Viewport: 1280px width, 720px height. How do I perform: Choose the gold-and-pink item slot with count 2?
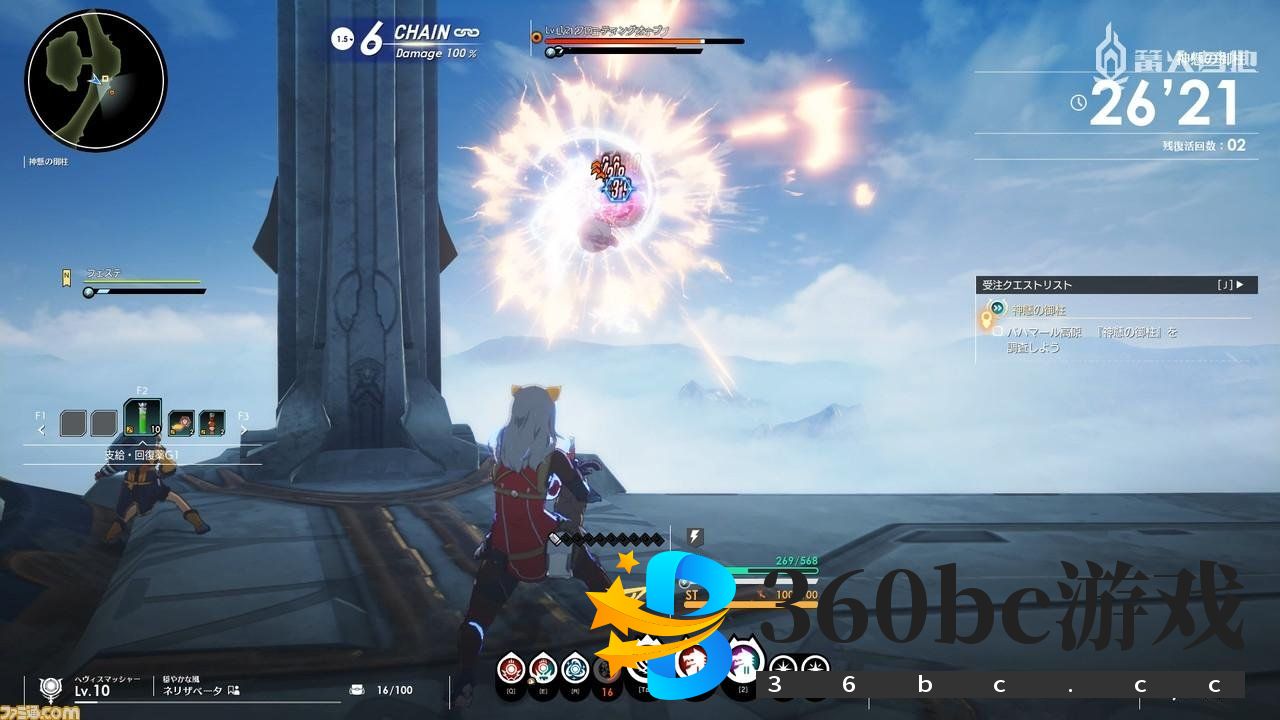pos(181,423)
